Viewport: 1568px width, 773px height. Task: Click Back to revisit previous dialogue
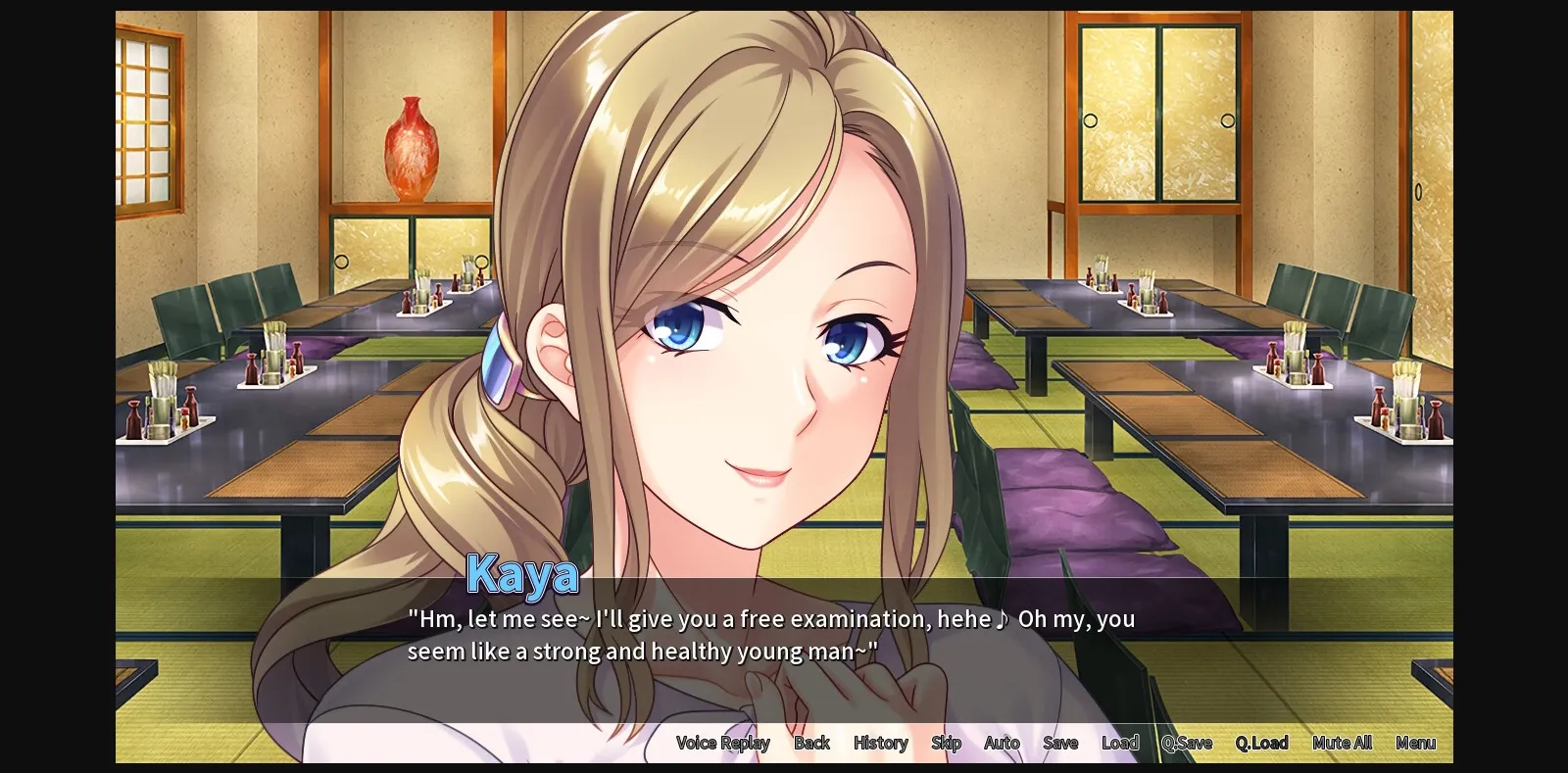pos(811,743)
